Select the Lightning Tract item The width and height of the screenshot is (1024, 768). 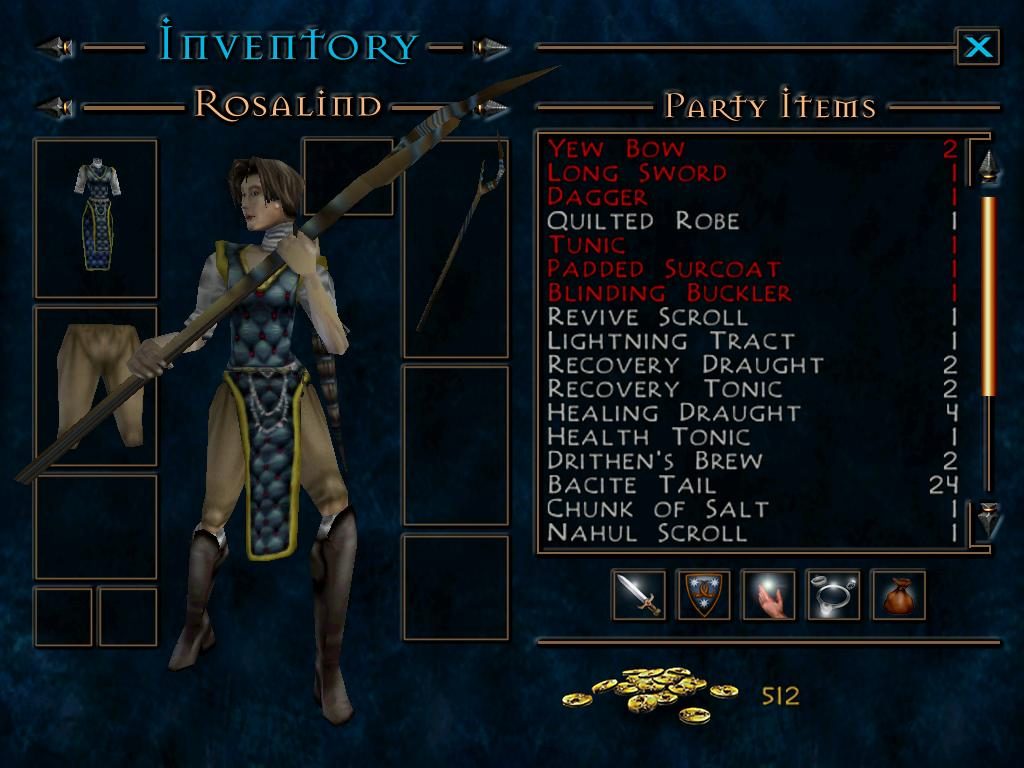670,341
